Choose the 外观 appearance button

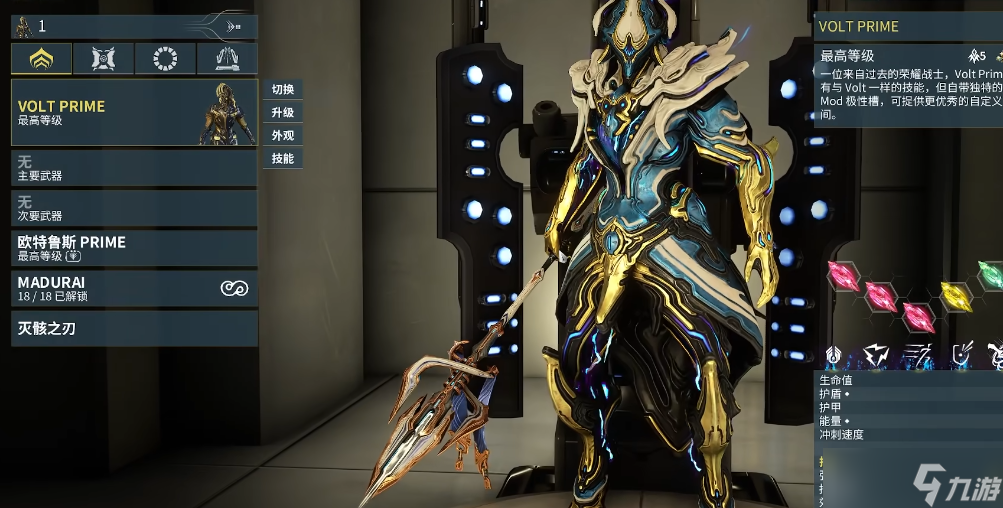click(283, 136)
